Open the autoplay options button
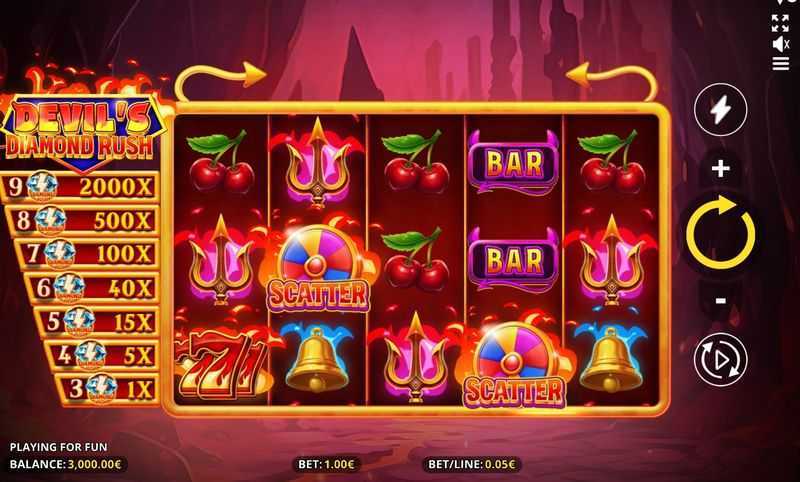Viewport: 800px width, 482px height. coord(720,359)
